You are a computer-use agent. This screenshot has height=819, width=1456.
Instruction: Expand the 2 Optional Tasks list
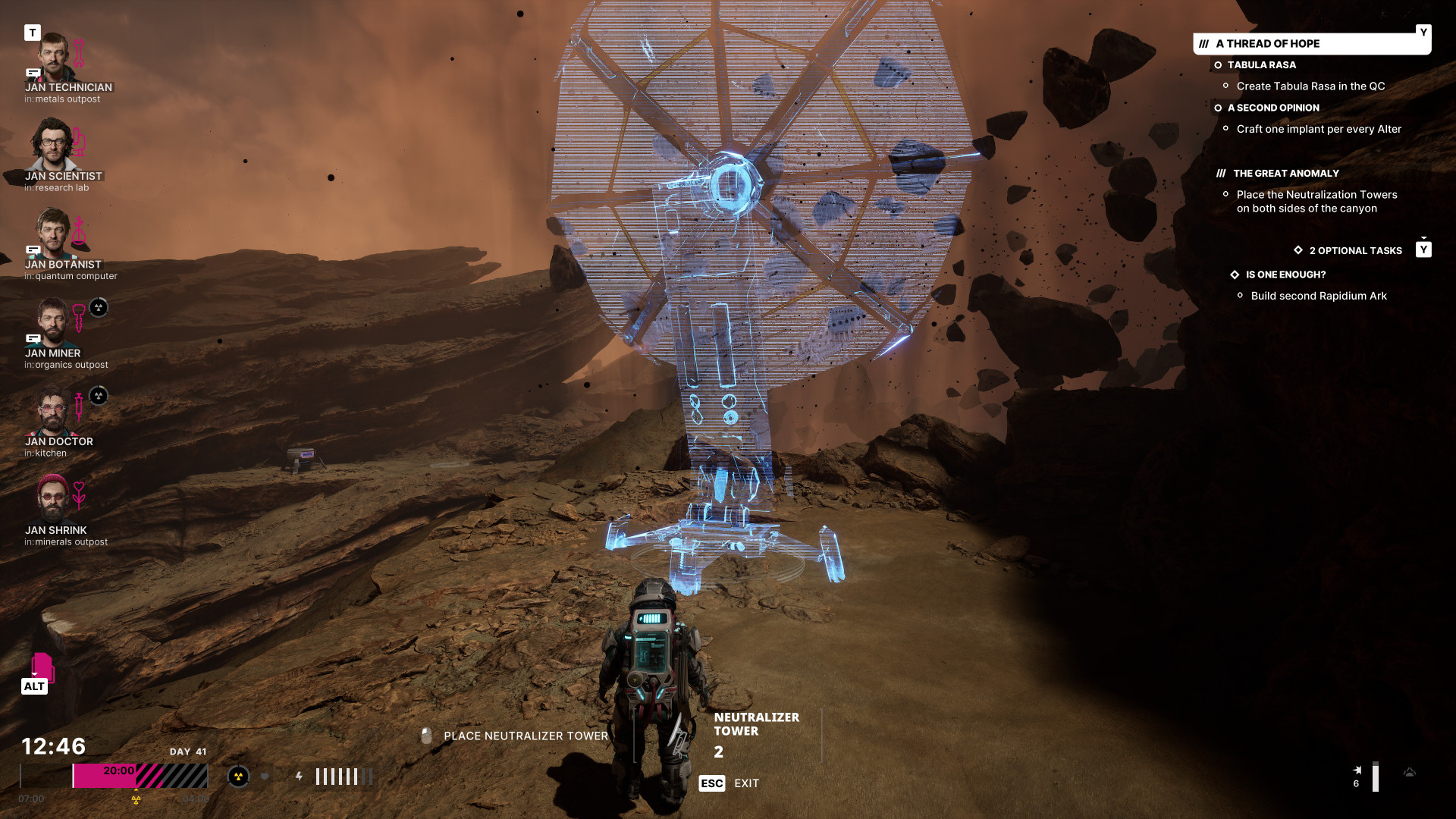(x=1355, y=251)
